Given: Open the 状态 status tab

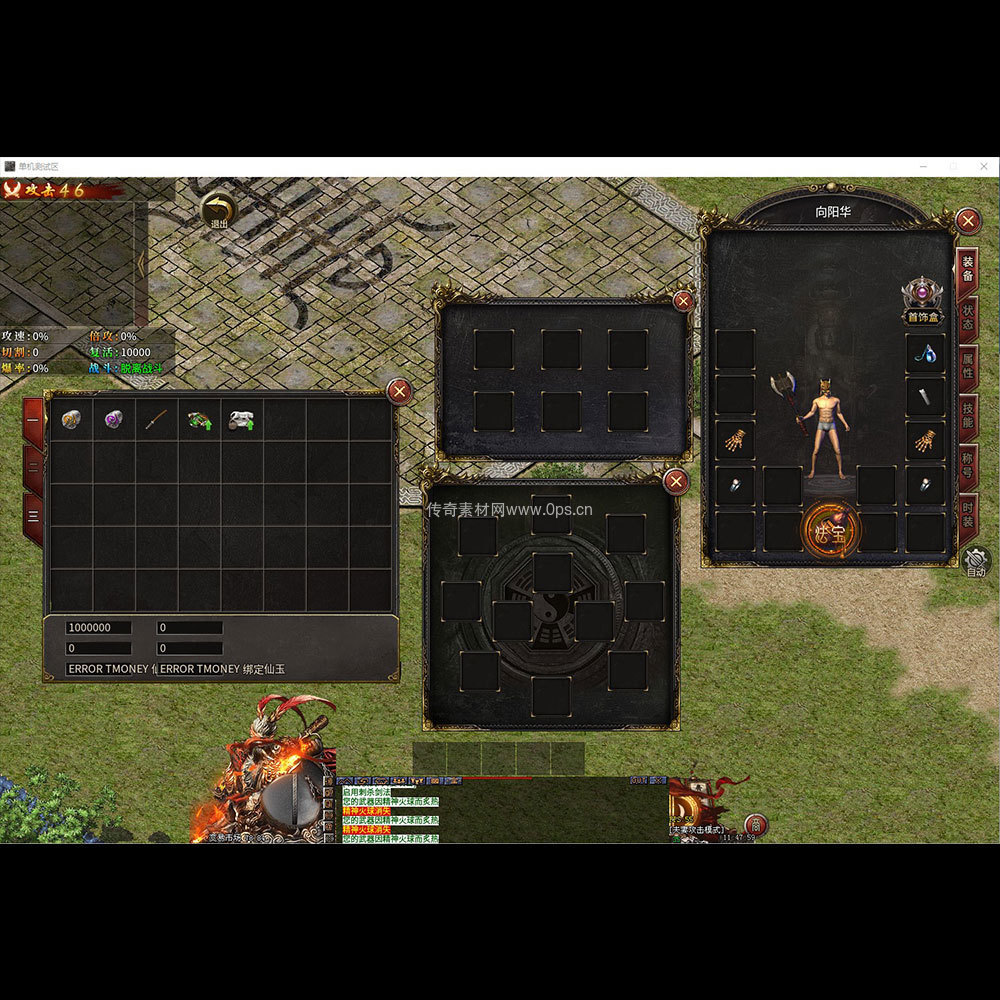Looking at the screenshot, I should [x=967, y=317].
